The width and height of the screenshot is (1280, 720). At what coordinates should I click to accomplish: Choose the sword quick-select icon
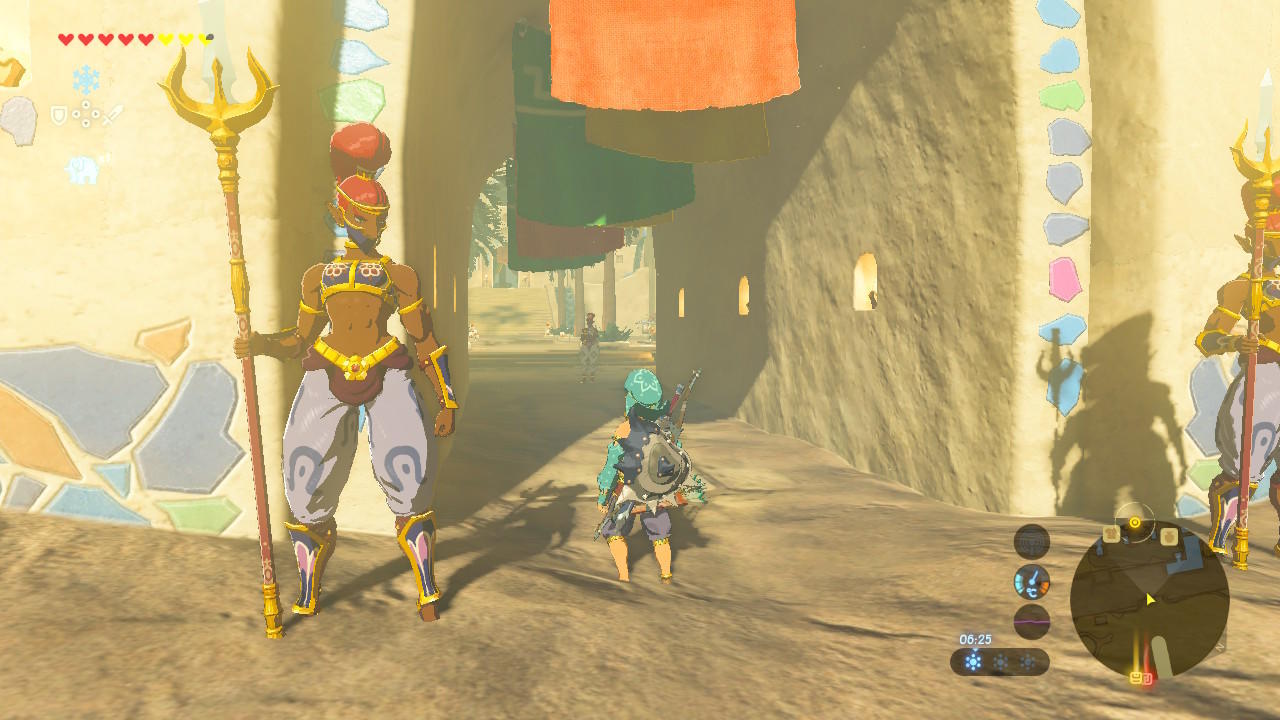pyautogui.click(x=111, y=116)
